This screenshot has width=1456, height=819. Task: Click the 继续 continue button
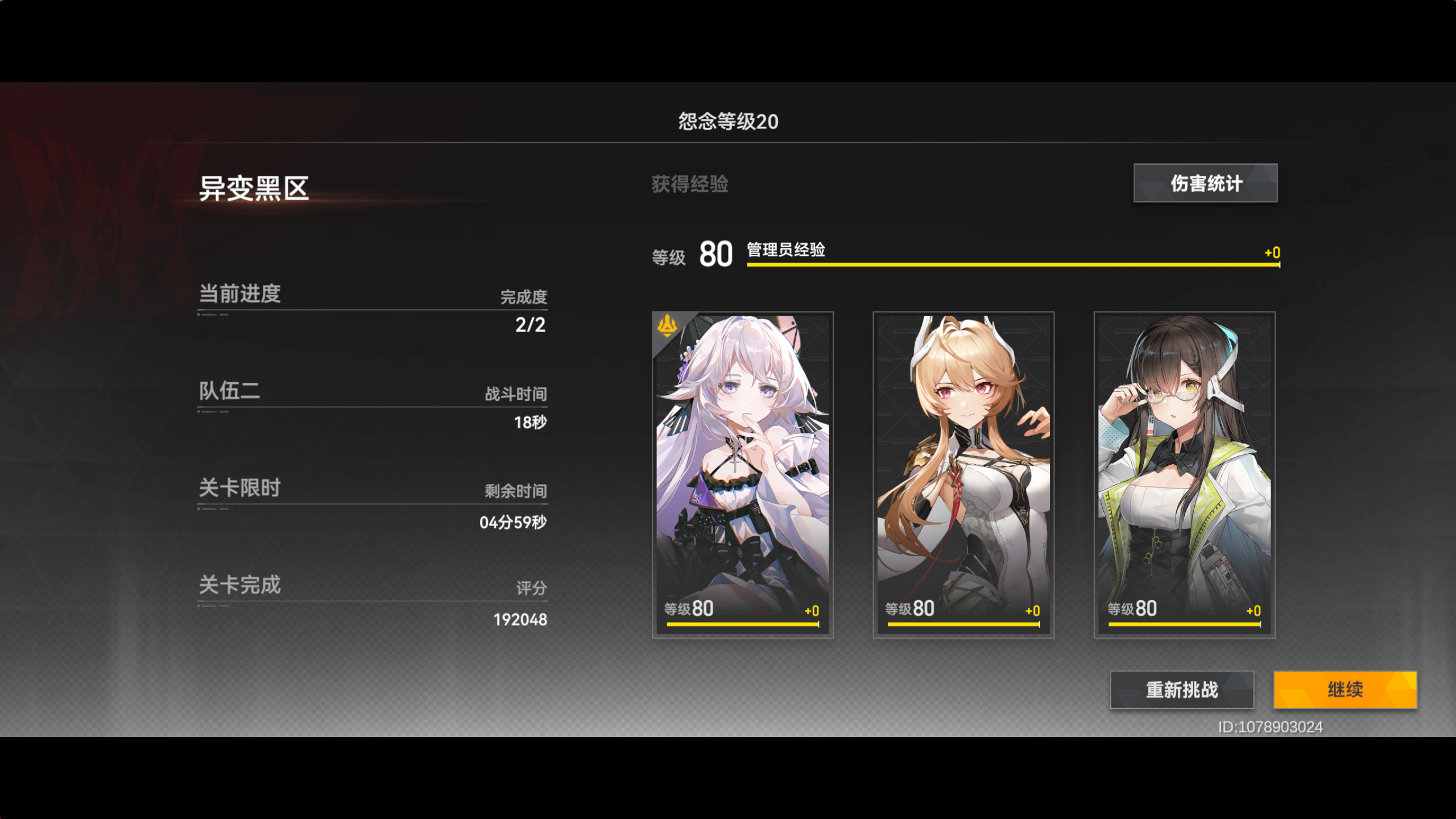[x=1345, y=690]
